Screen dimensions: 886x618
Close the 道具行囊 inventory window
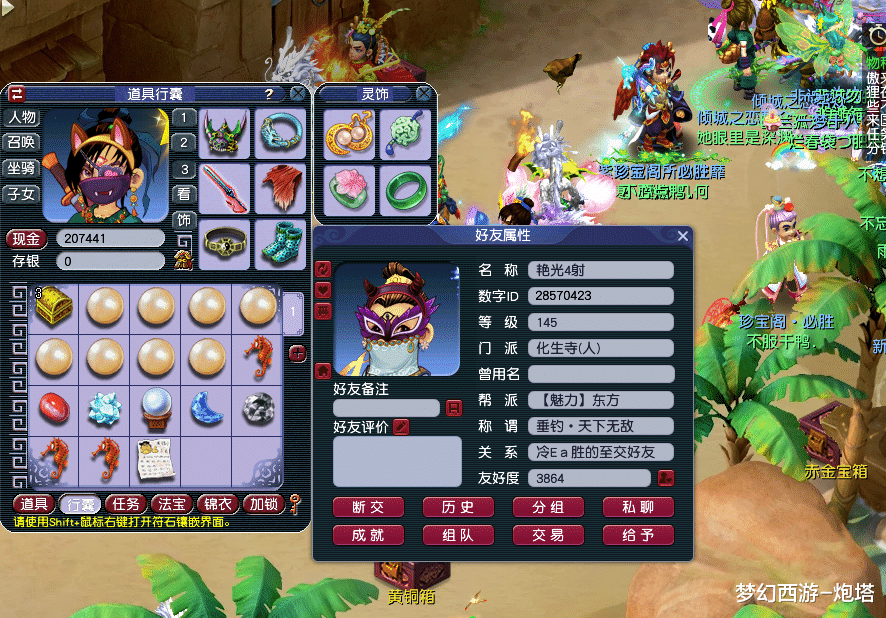tap(298, 93)
